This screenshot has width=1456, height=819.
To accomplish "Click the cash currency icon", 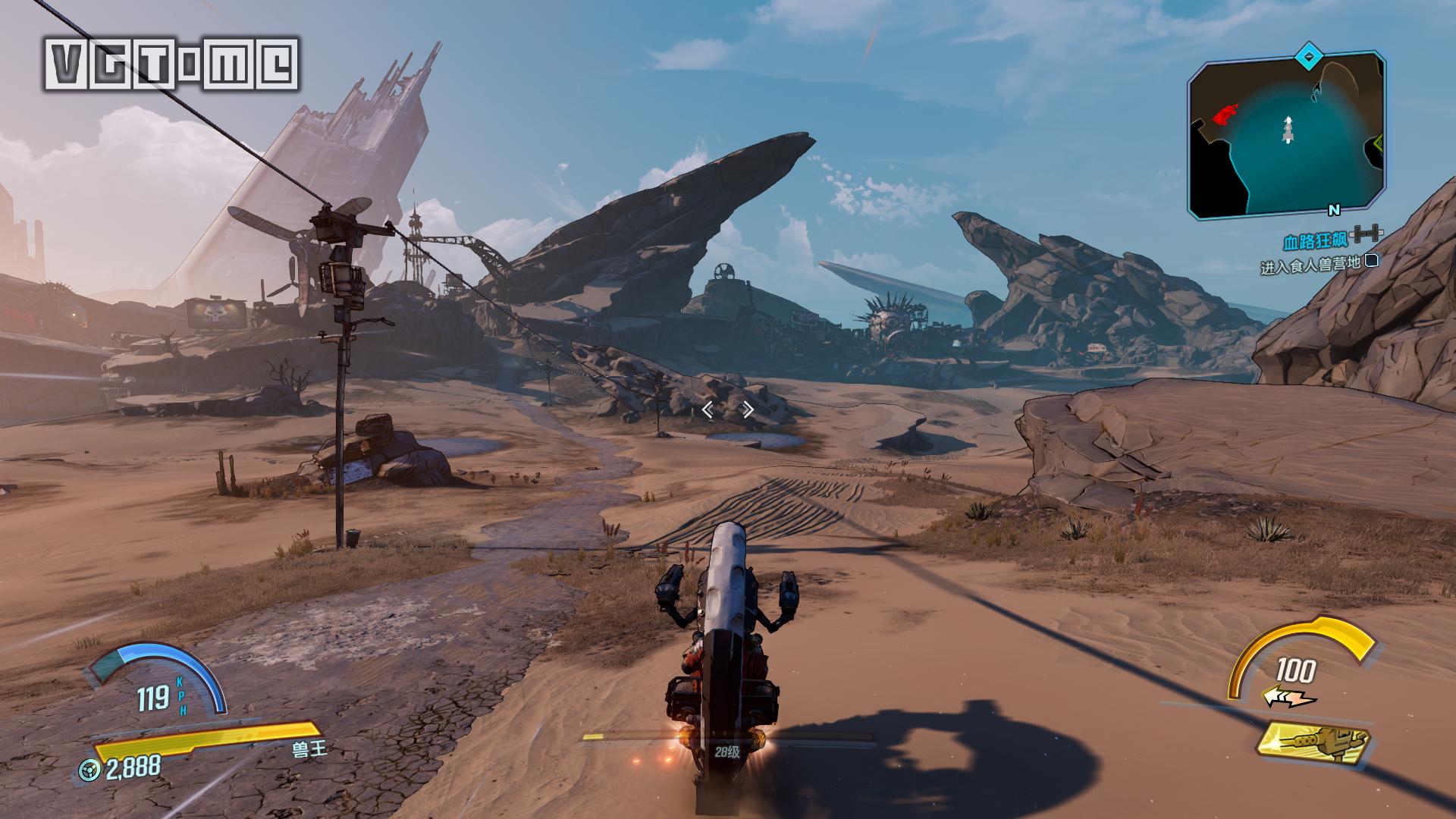I will pyautogui.click(x=90, y=770).
